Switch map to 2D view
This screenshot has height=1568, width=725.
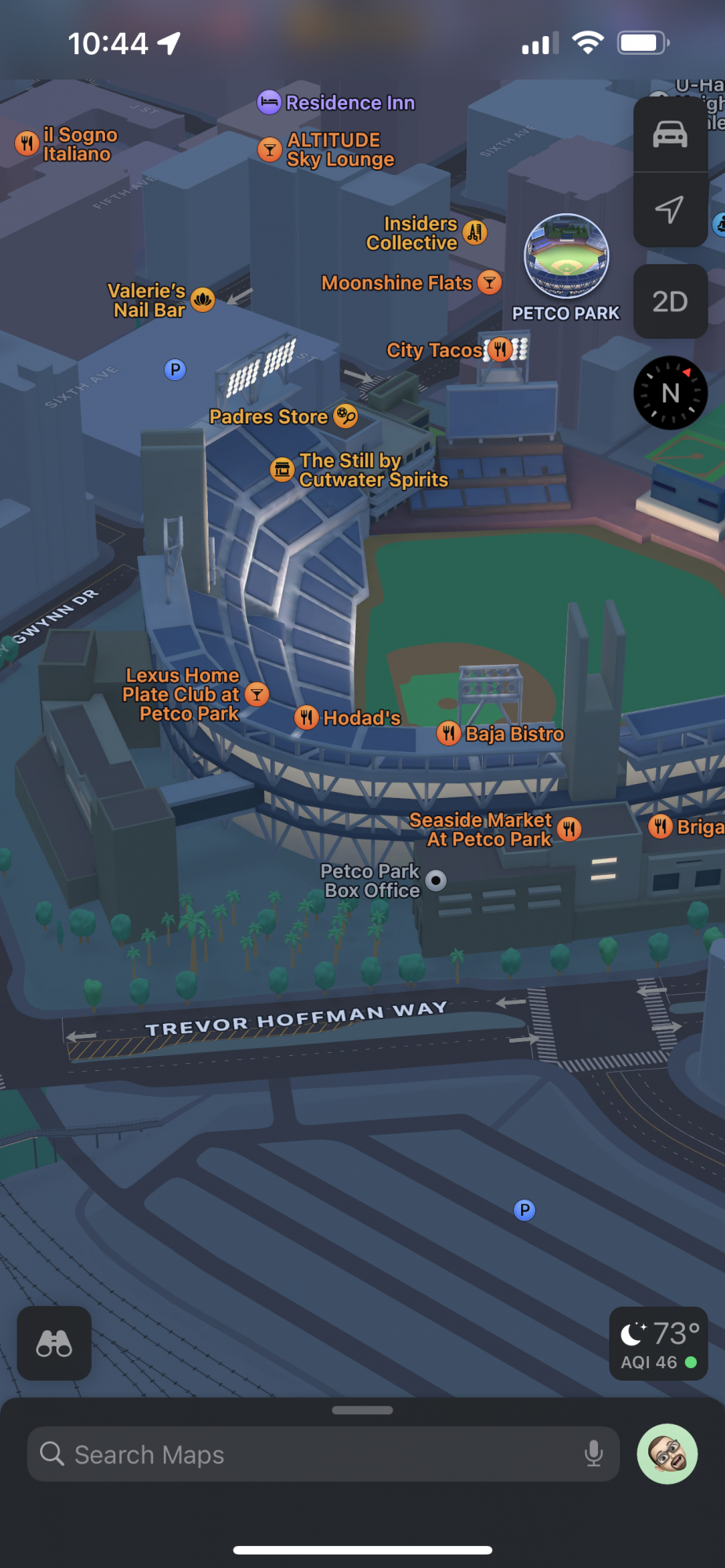(x=670, y=301)
